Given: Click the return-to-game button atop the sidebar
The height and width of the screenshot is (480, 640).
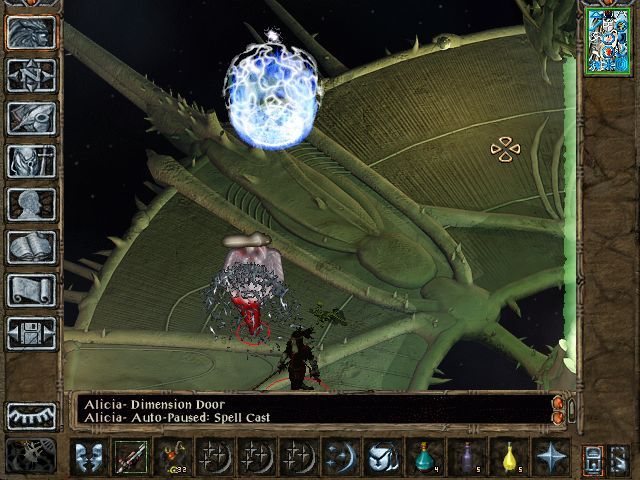Looking at the screenshot, I should coord(31,32).
